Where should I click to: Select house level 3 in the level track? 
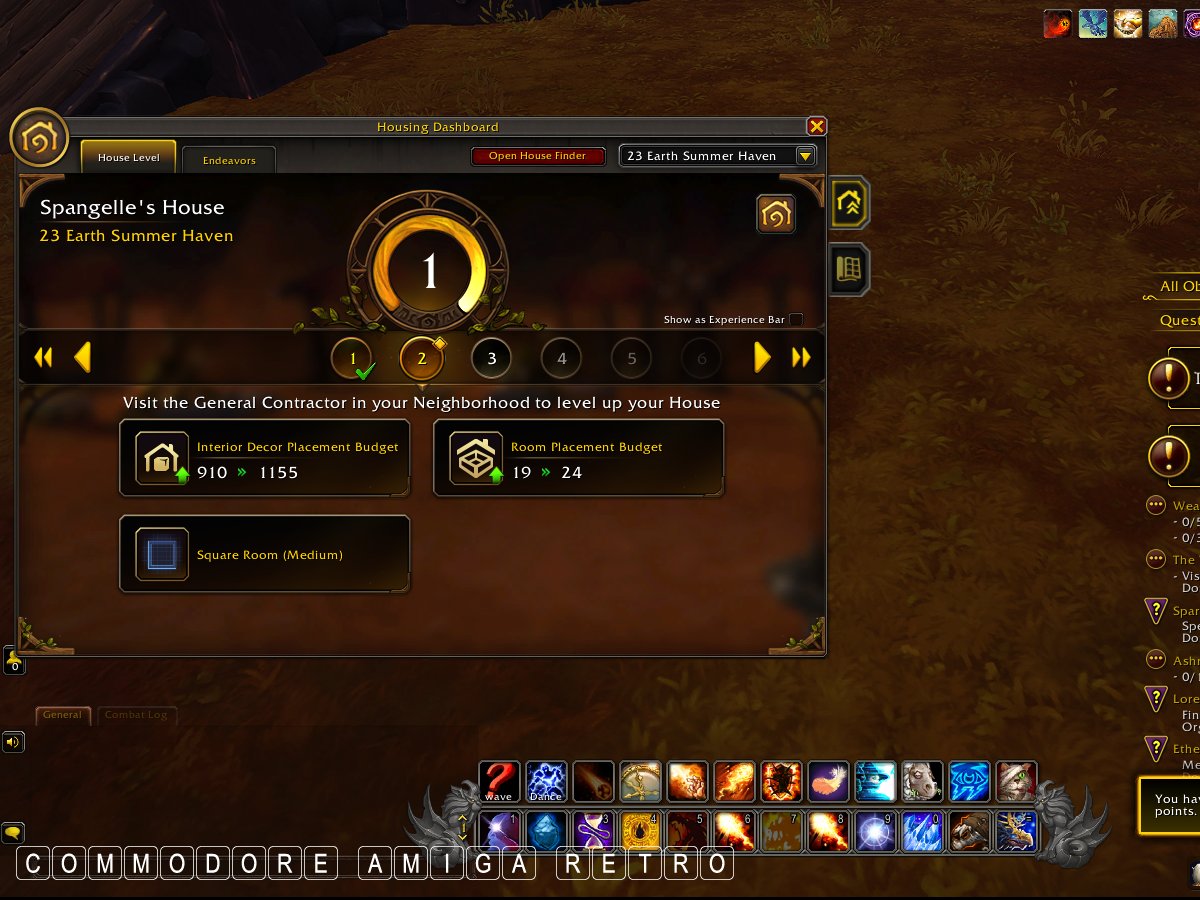pos(491,358)
